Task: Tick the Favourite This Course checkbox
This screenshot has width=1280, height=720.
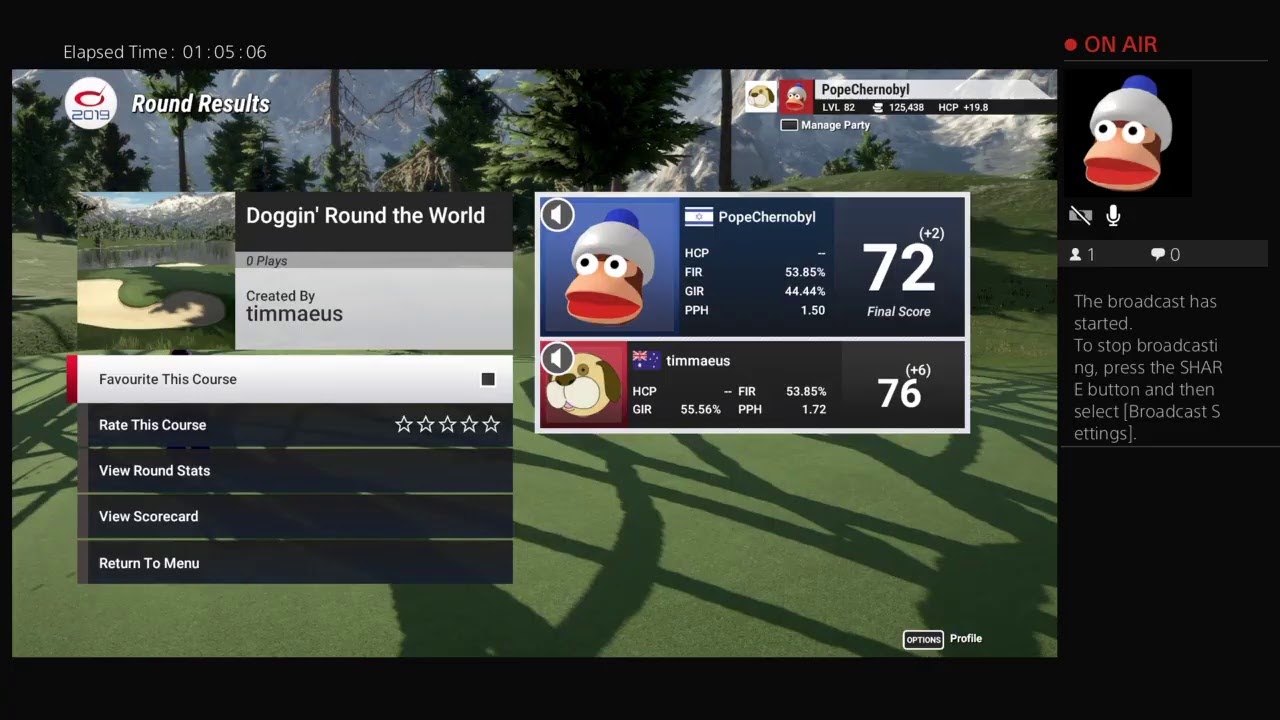Action: click(x=488, y=379)
